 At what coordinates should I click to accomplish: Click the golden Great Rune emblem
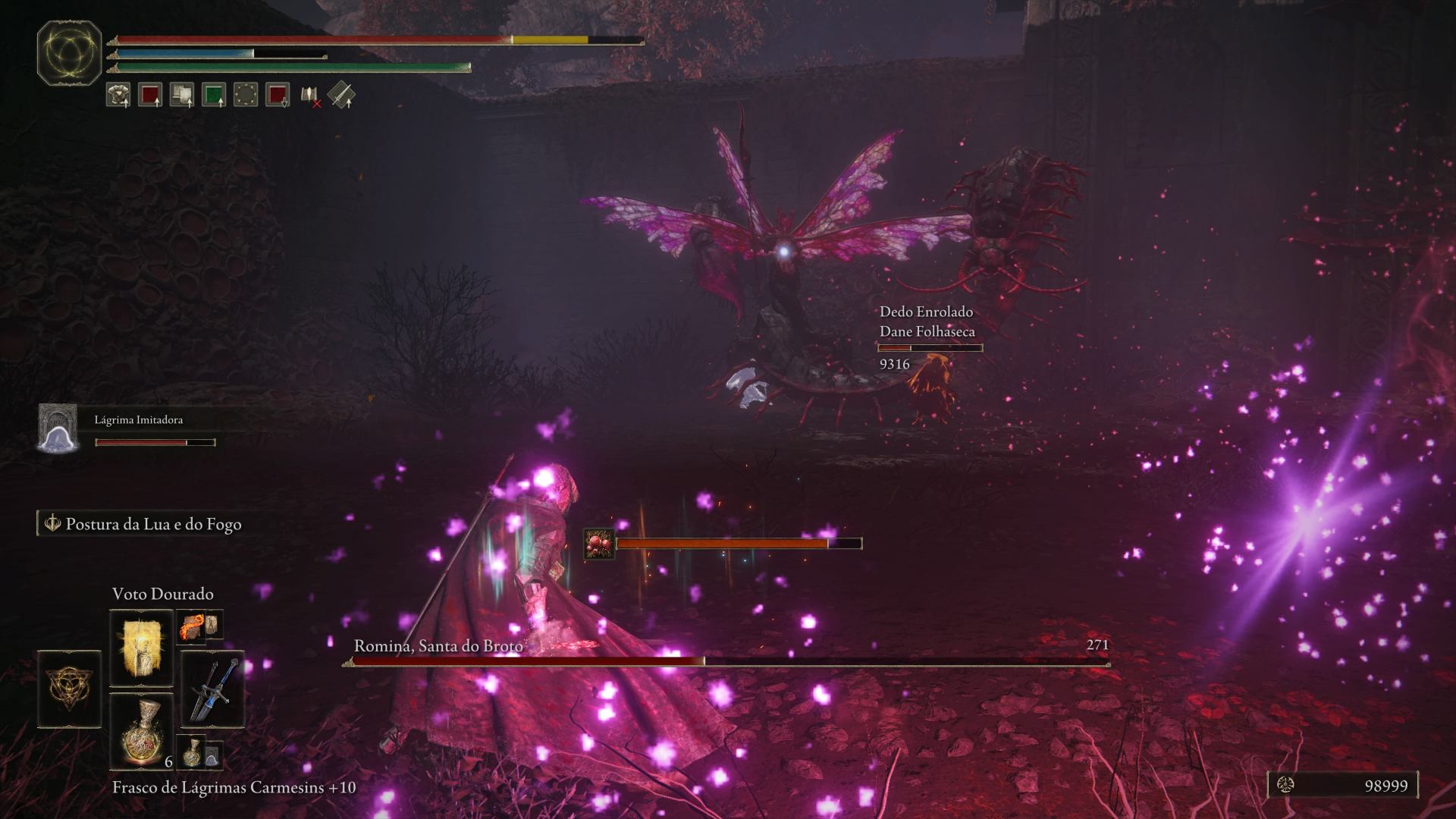69,52
